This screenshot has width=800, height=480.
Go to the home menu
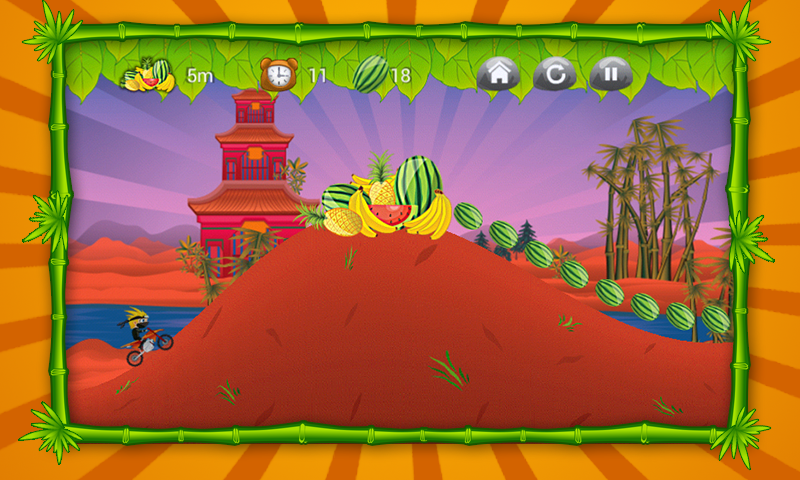tap(497, 74)
